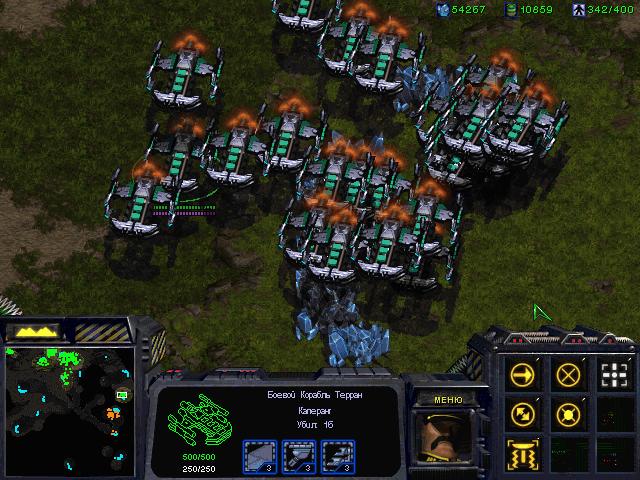Activate the Move command arrow icon
This screenshot has height=480, width=640.
click(x=523, y=375)
